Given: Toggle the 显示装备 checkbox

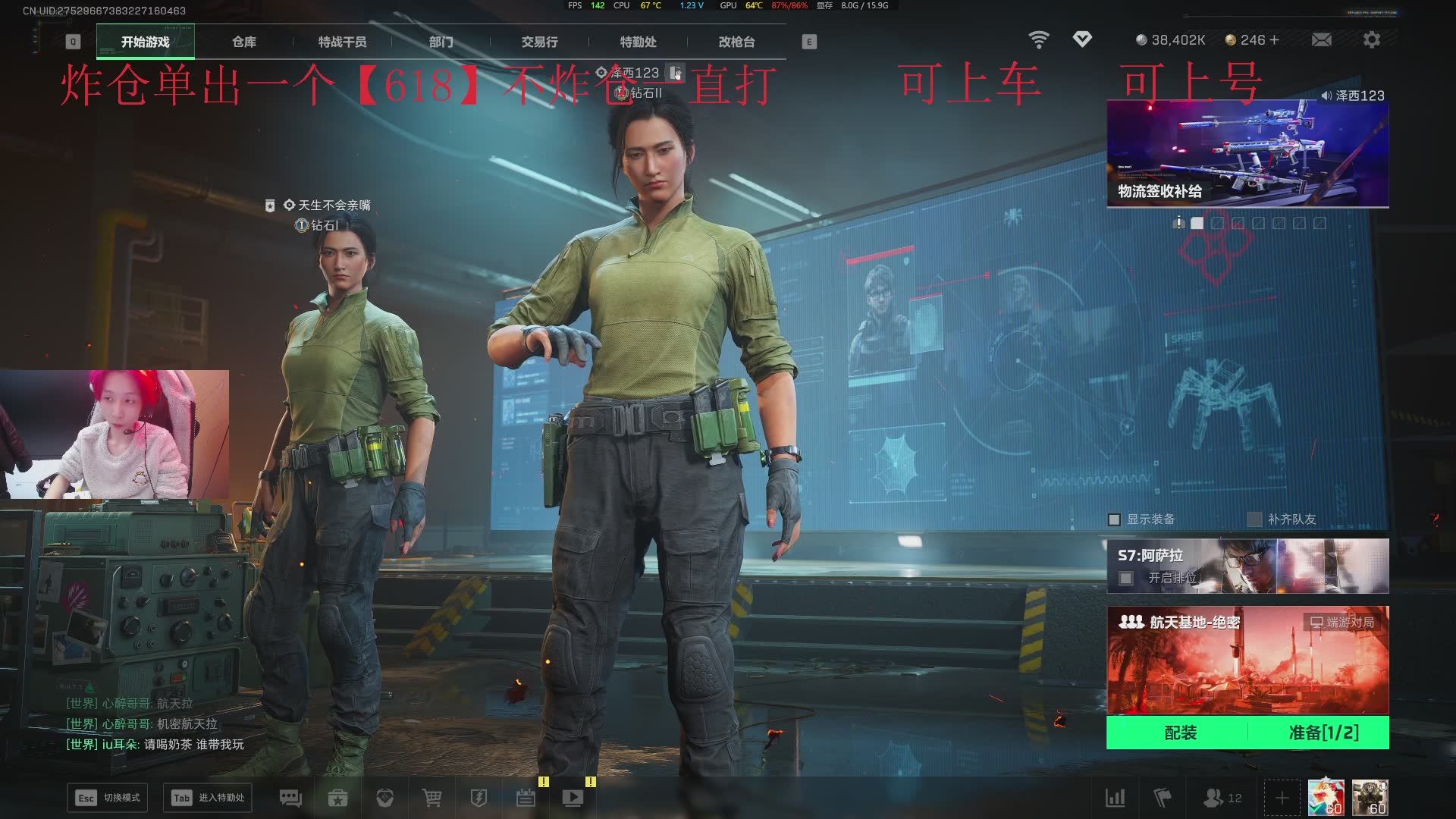Looking at the screenshot, I should coord(1114,519).
